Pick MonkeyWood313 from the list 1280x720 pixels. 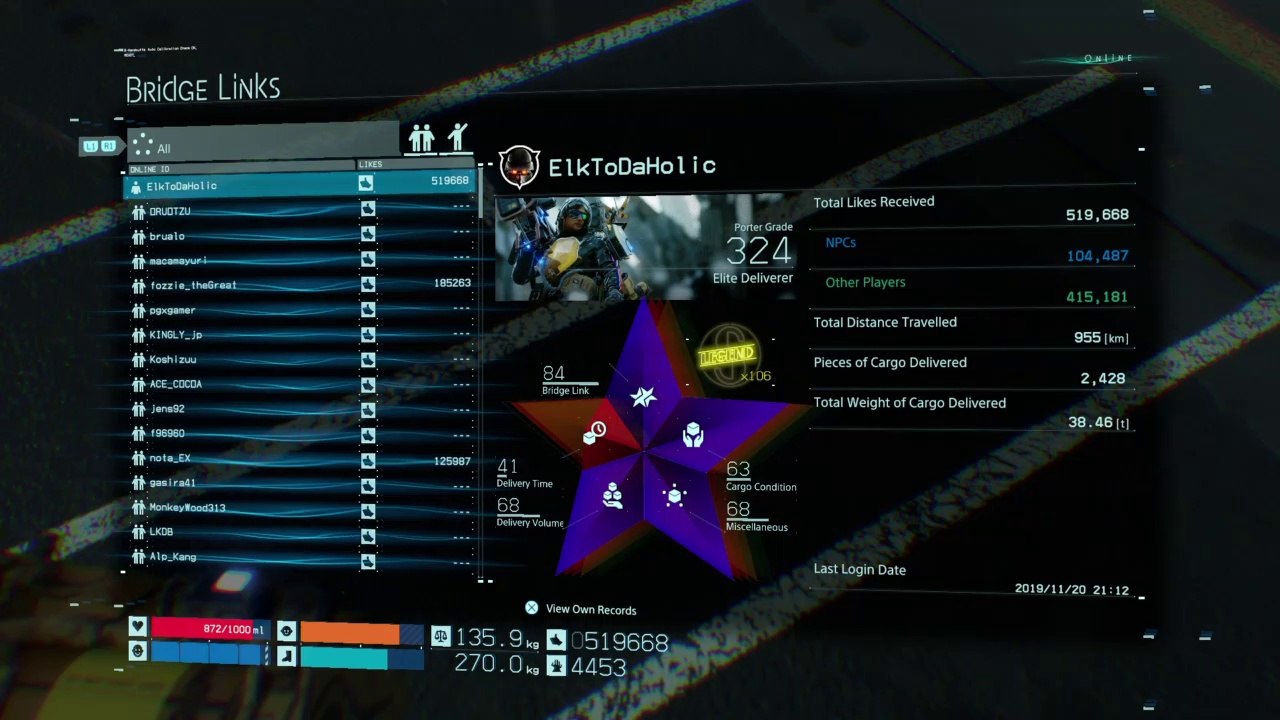point(187,508)
